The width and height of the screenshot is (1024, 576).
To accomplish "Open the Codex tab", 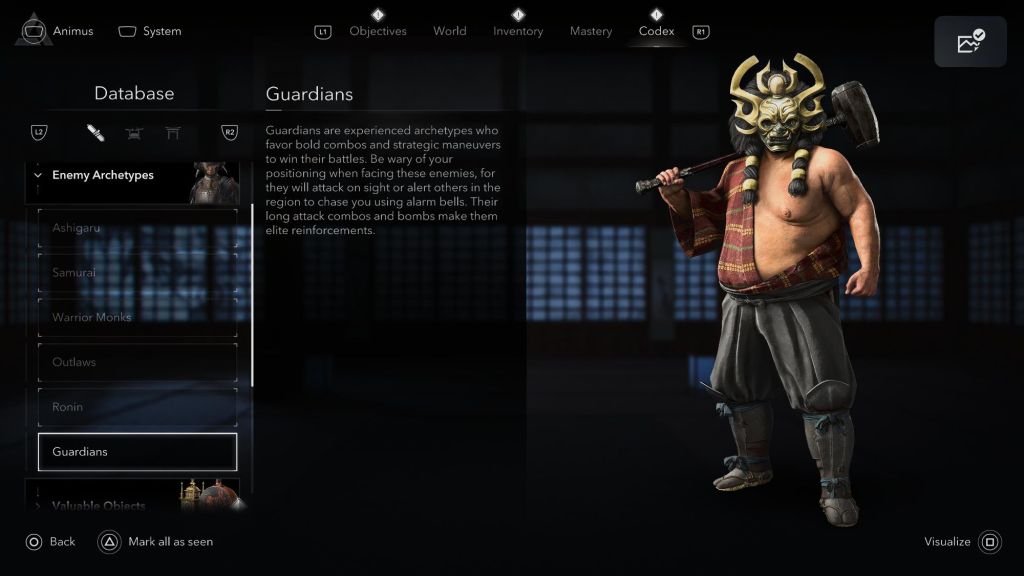I will pyautogui.click(x=657, y=31).
